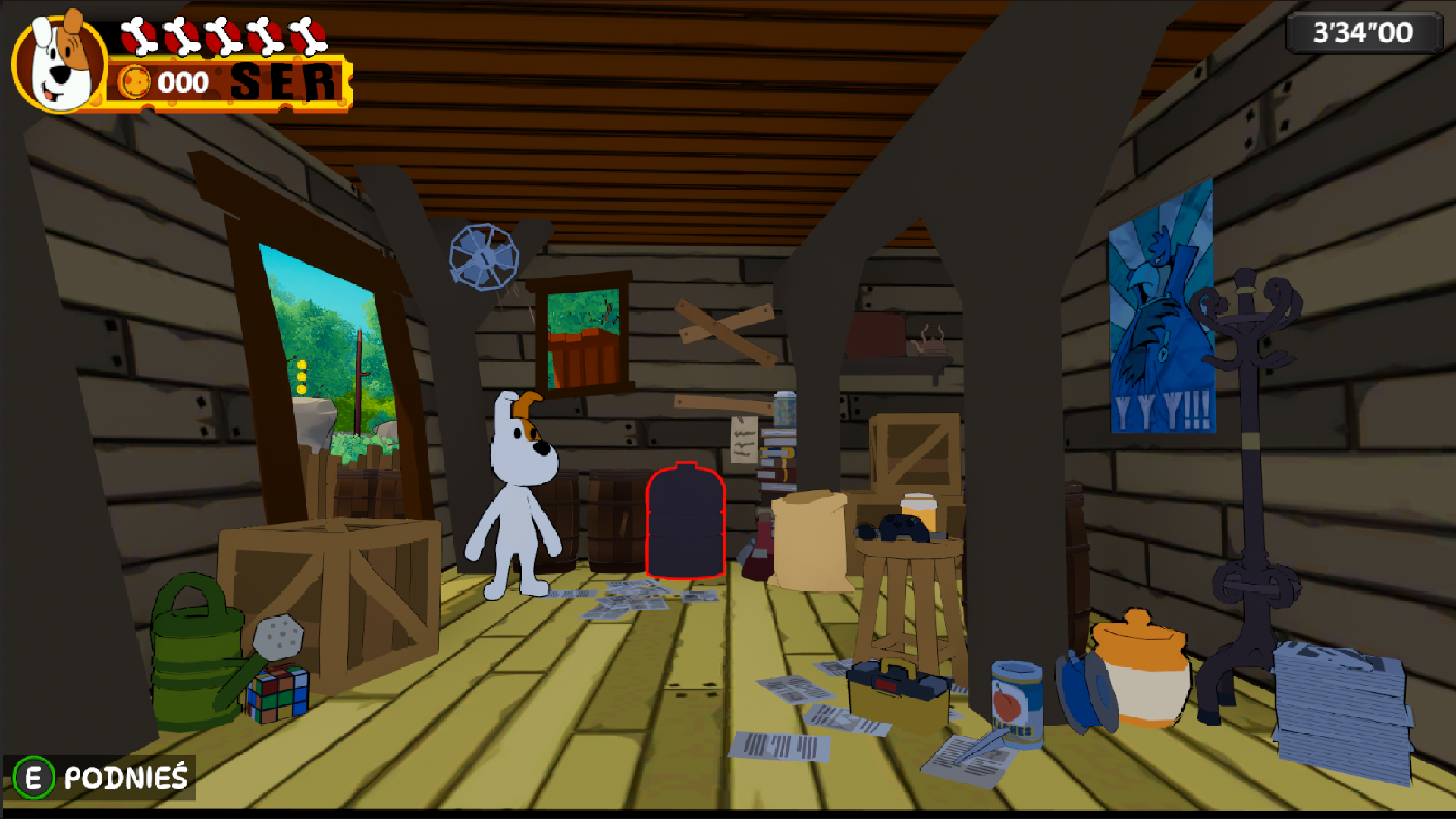Click the middle bone icon in the health row
1456x819 pixels.
tap(224, 34)
